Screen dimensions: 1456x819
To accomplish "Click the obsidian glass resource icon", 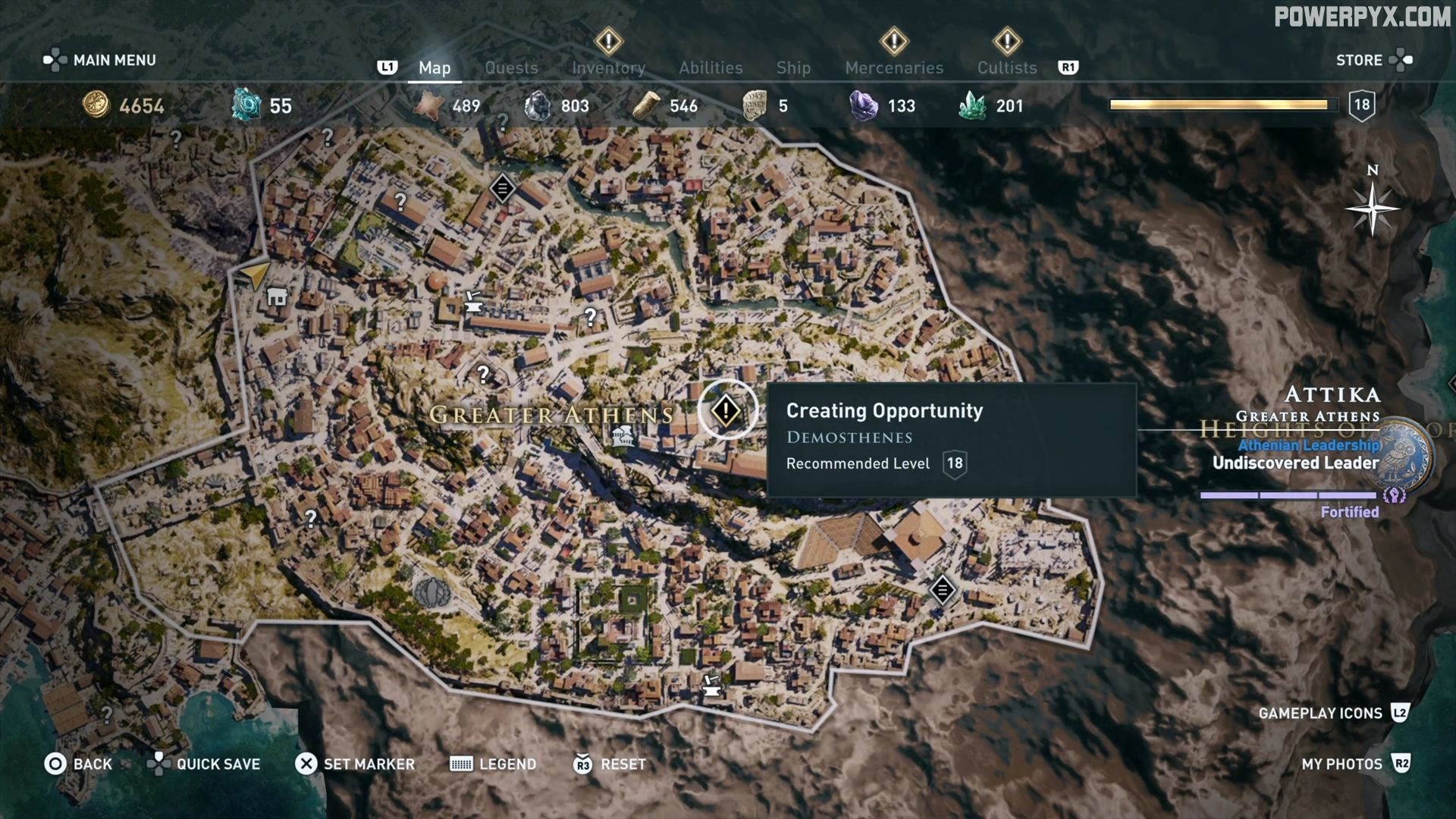I will point(538,106).
